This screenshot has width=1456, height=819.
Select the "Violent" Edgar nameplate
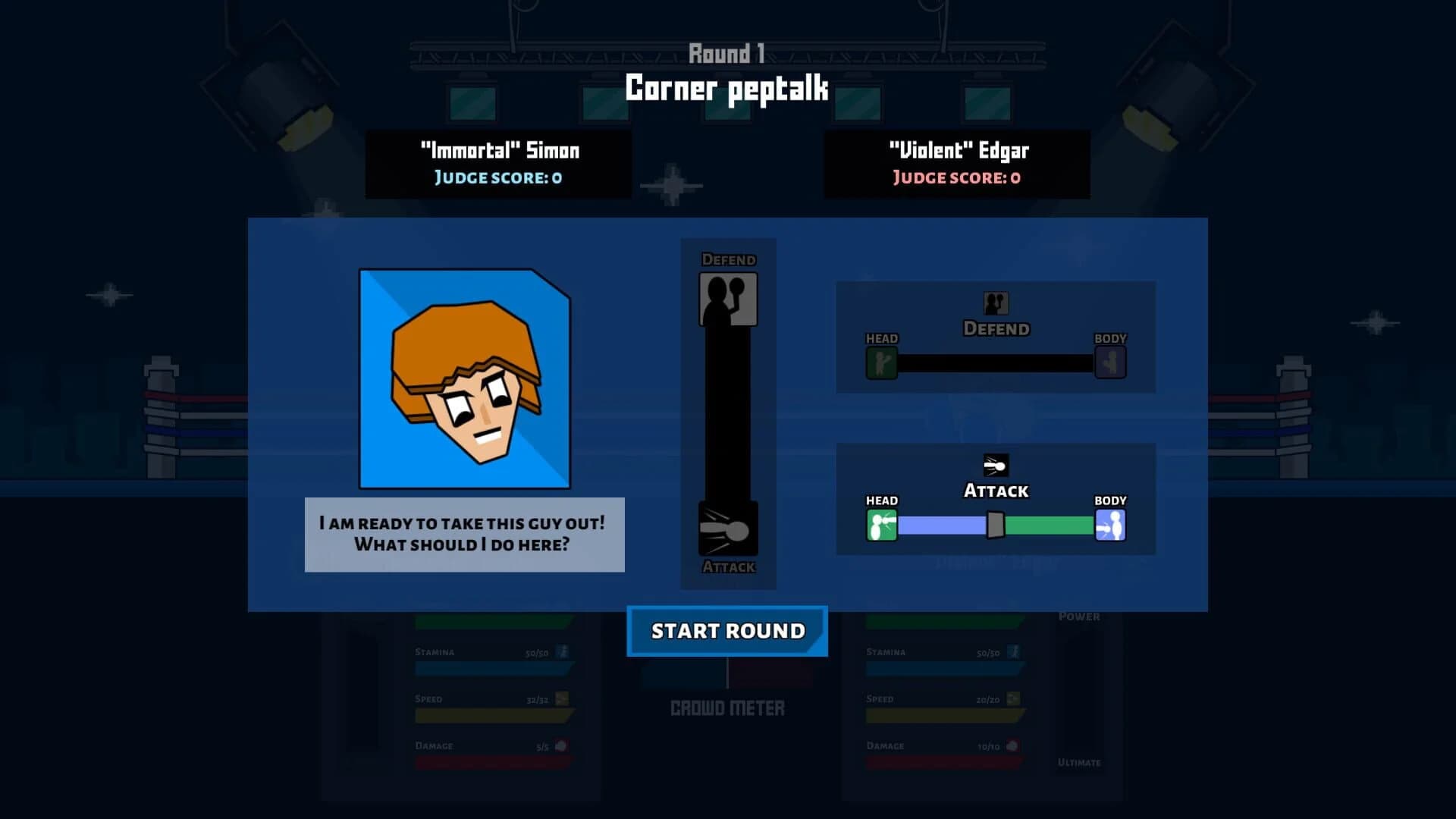tap(957, 164)
